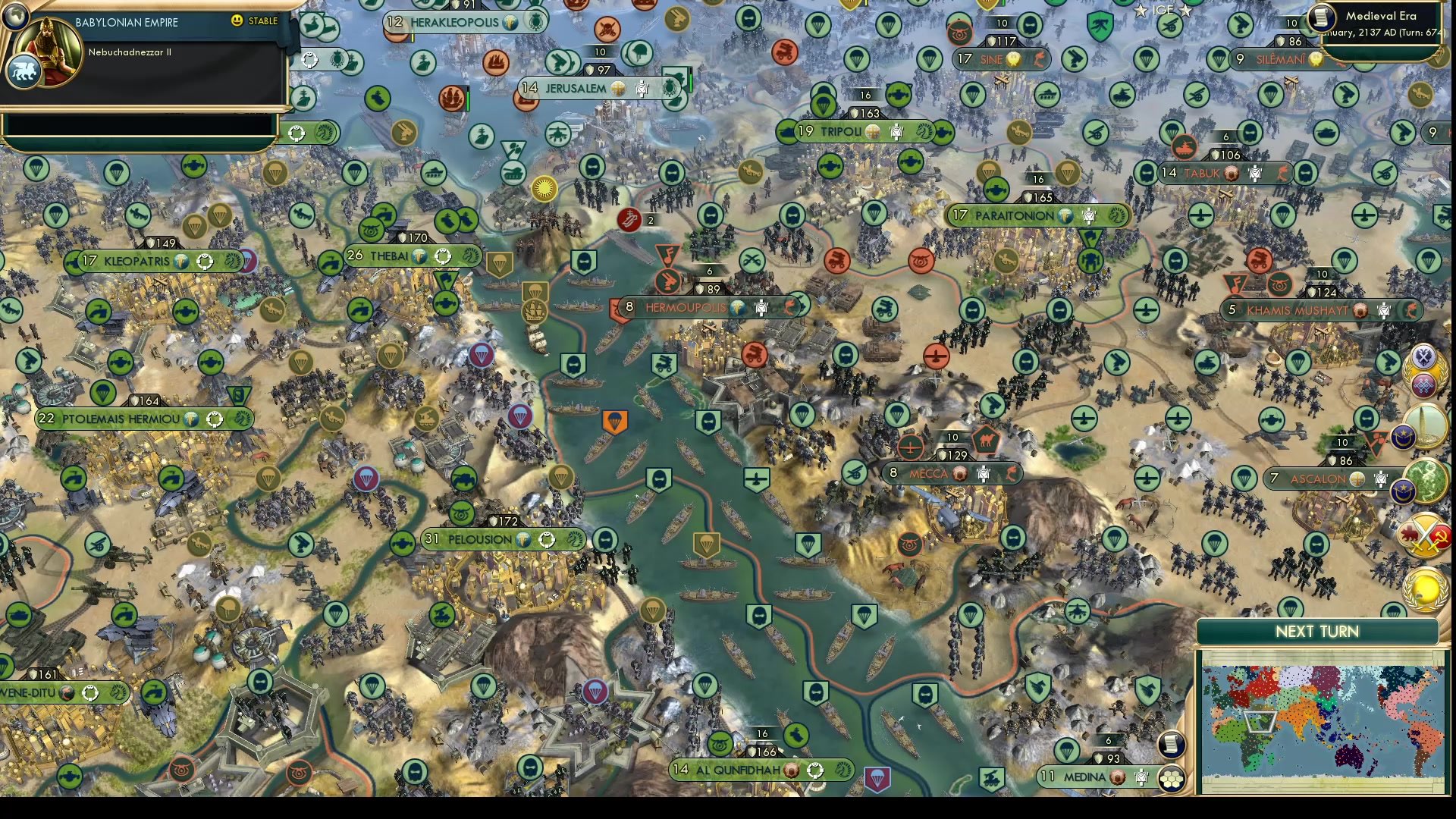
Task: Click the crescent-moon notification icon on right side
Action: point(1402,435)
